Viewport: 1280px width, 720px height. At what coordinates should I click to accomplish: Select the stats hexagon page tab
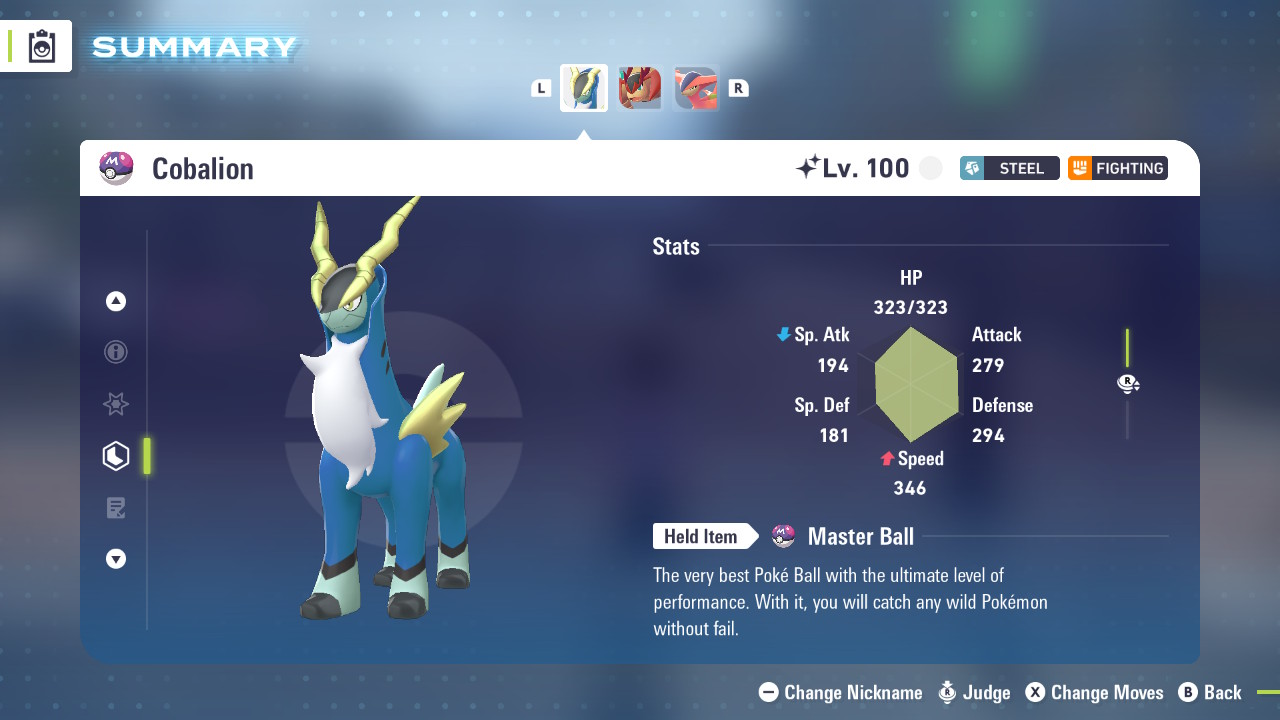(116, 456)
